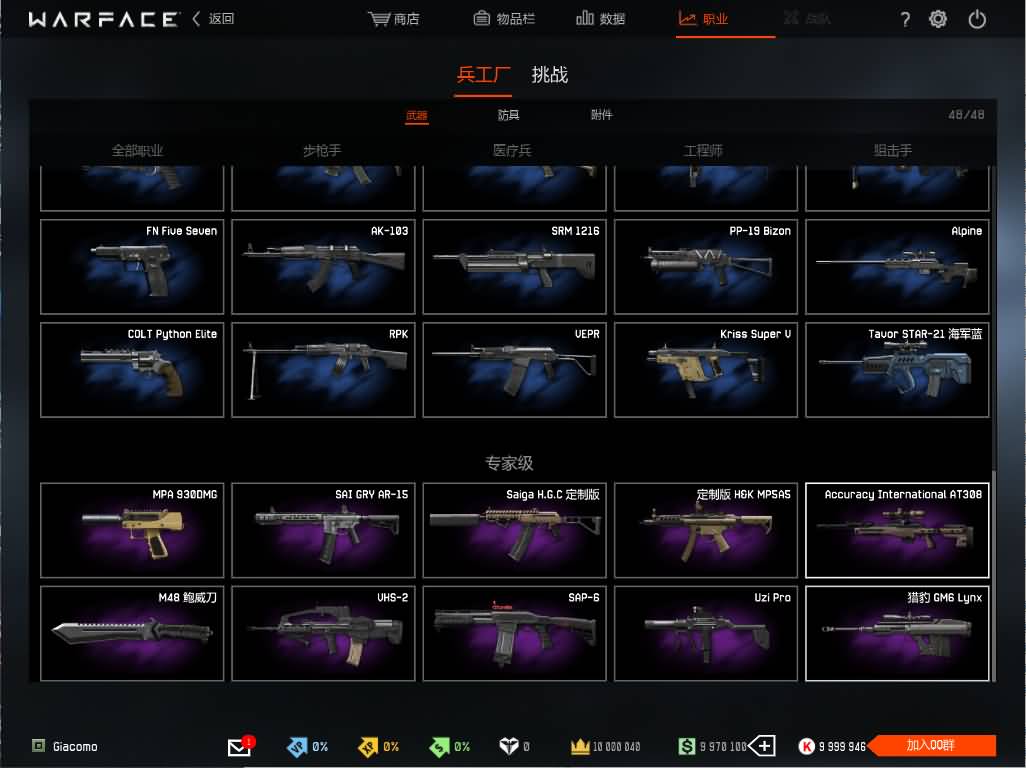This screenshot has height=768, width=1026.
Task: Select the Kriss Super V tile
Action: click(705, 369)
